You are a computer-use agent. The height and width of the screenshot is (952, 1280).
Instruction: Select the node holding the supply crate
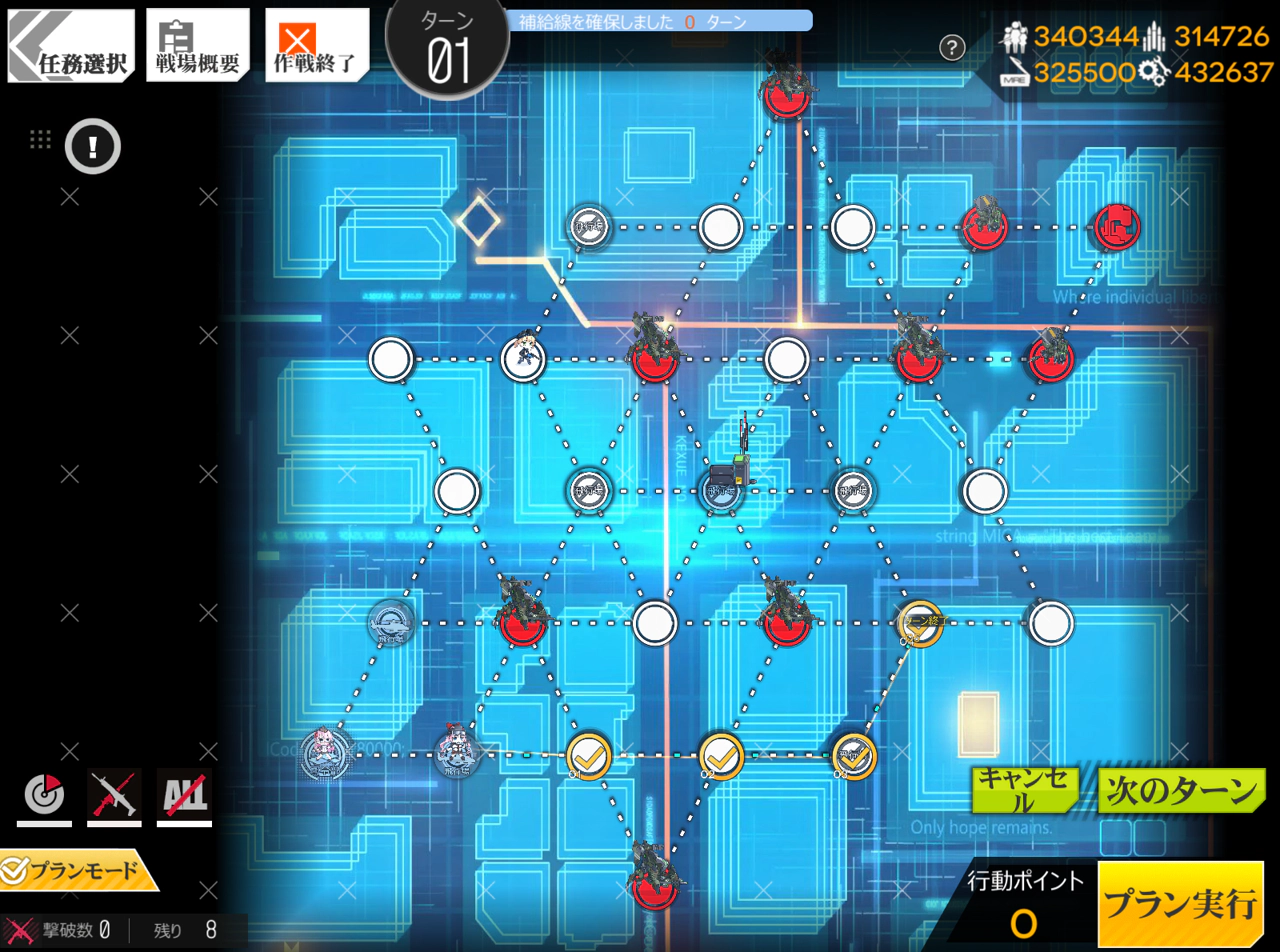(722, 490)
